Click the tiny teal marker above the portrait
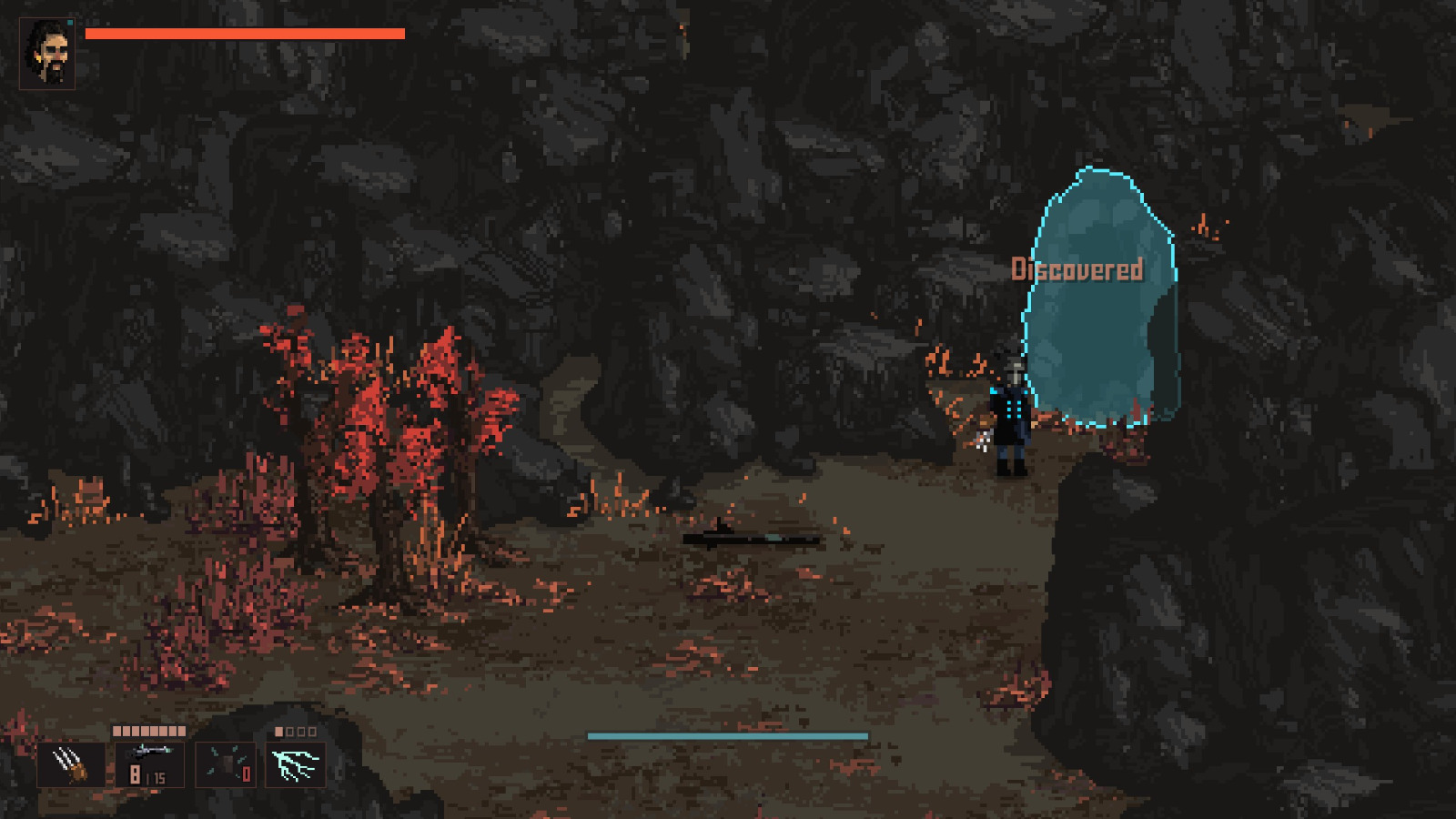The height and width of the screenshot is (819, 1456). pyautogui.click(x=70, y=22)
